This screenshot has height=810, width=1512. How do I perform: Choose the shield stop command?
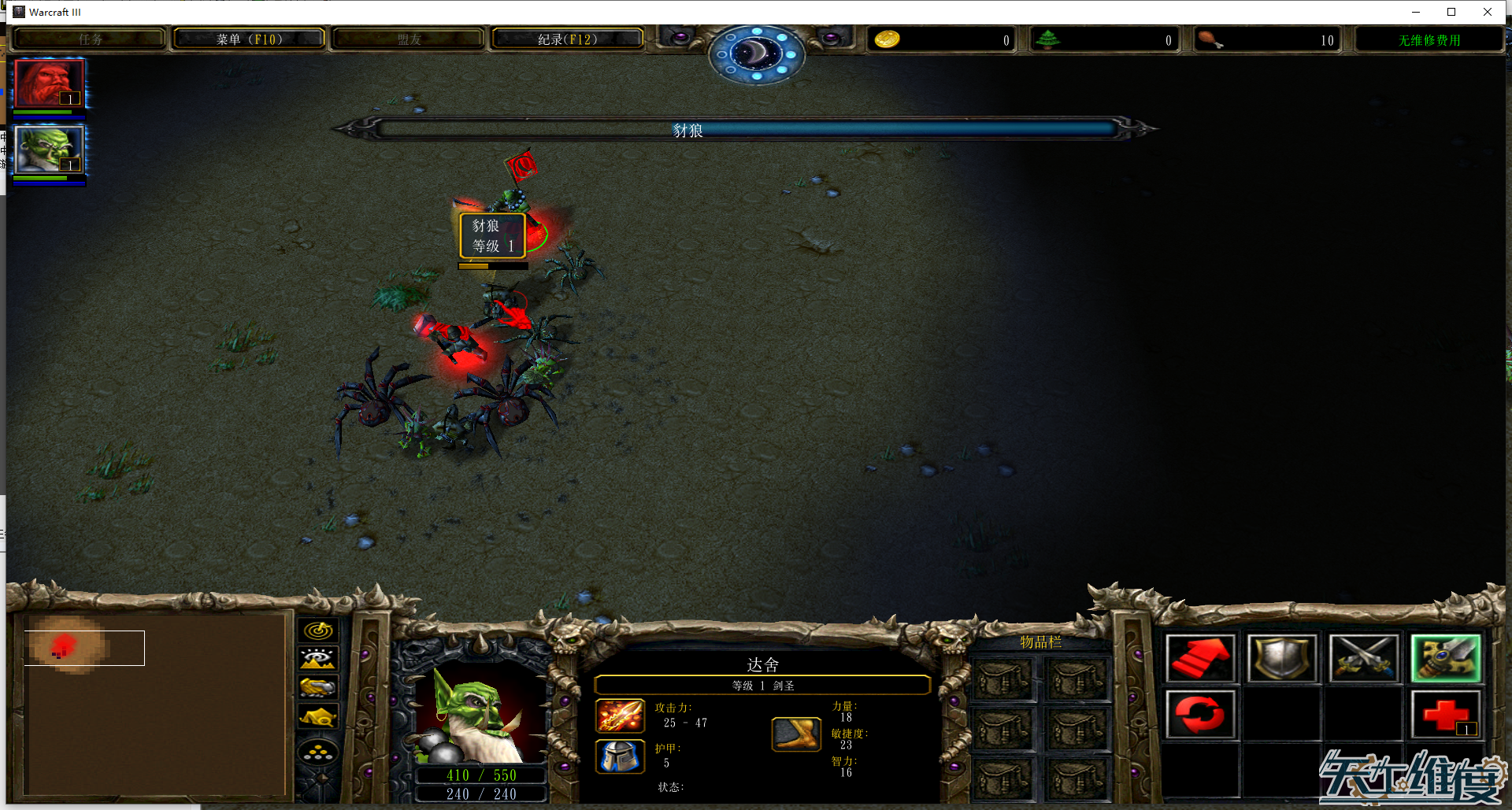pyautogui.click(x=1282, y=658)
